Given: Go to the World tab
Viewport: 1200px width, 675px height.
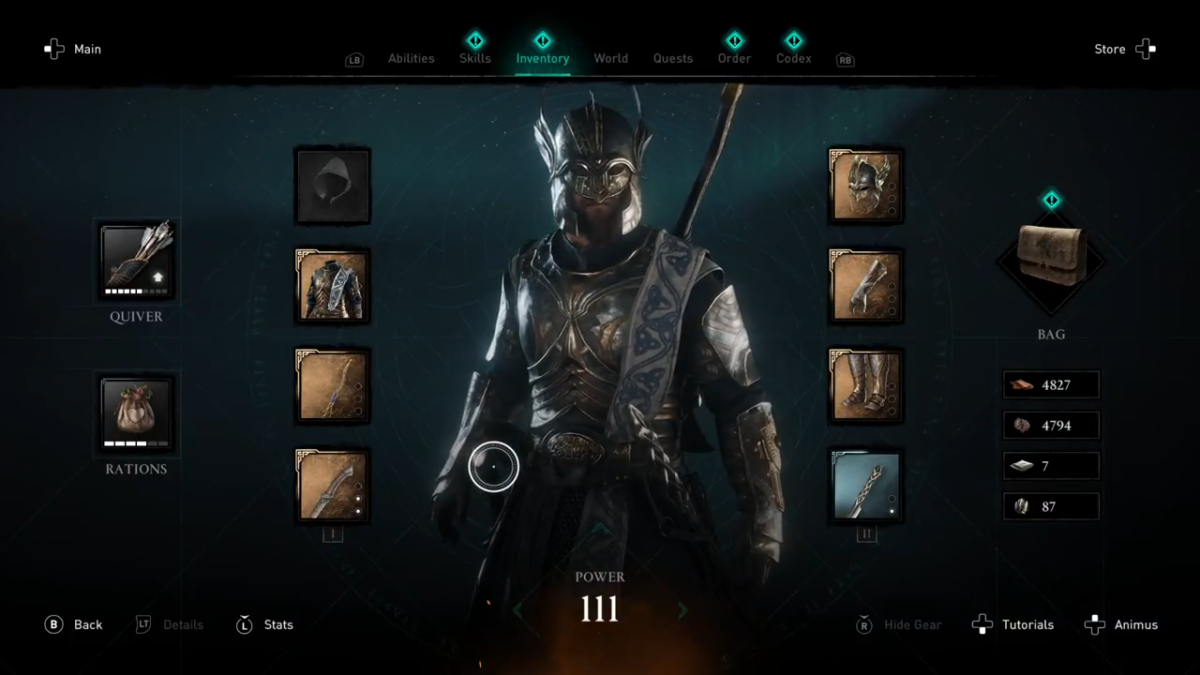Looking at the screenshot, I should pos(611,58).
